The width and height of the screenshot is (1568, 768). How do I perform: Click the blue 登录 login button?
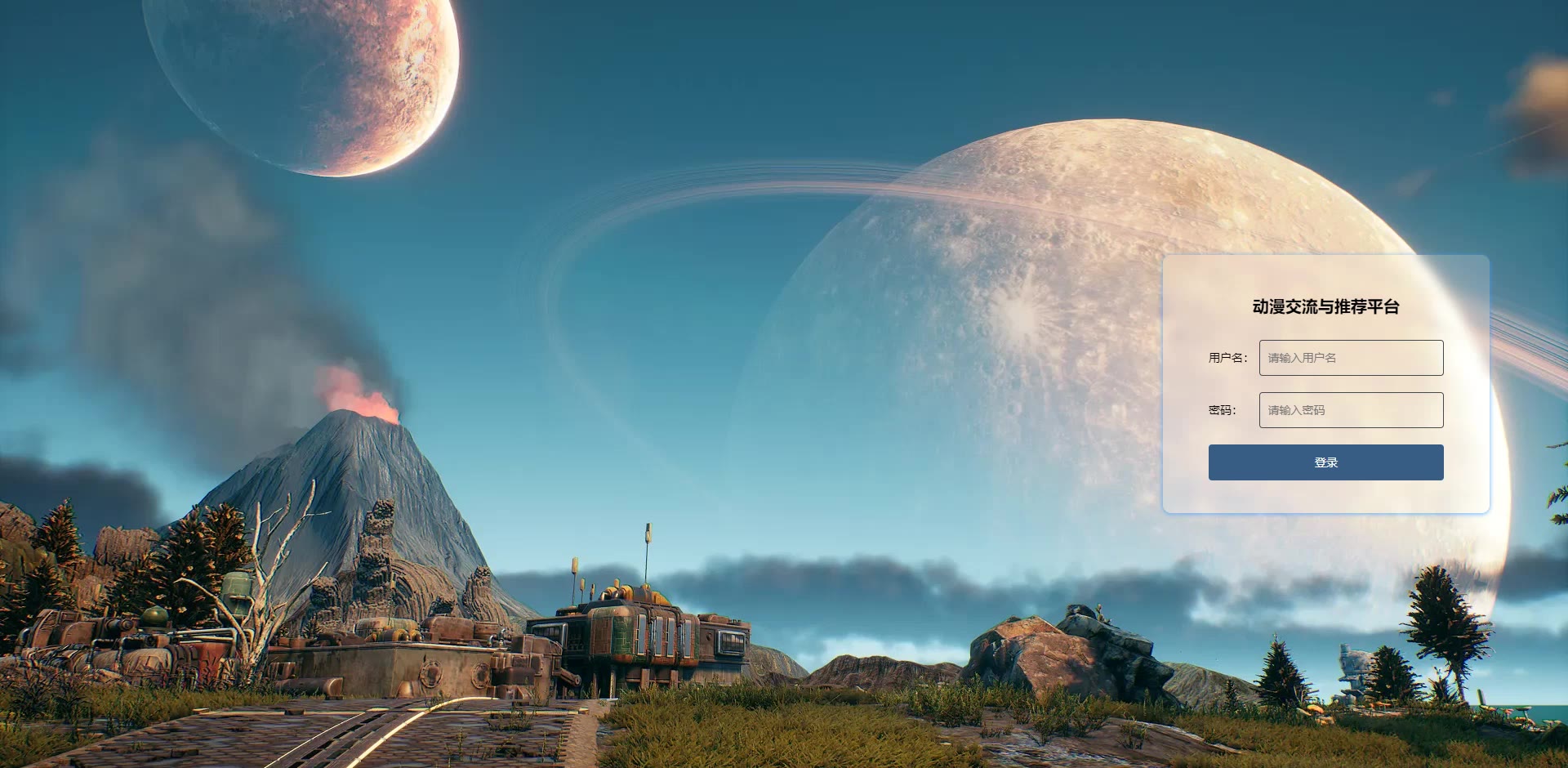[1325, 462]
